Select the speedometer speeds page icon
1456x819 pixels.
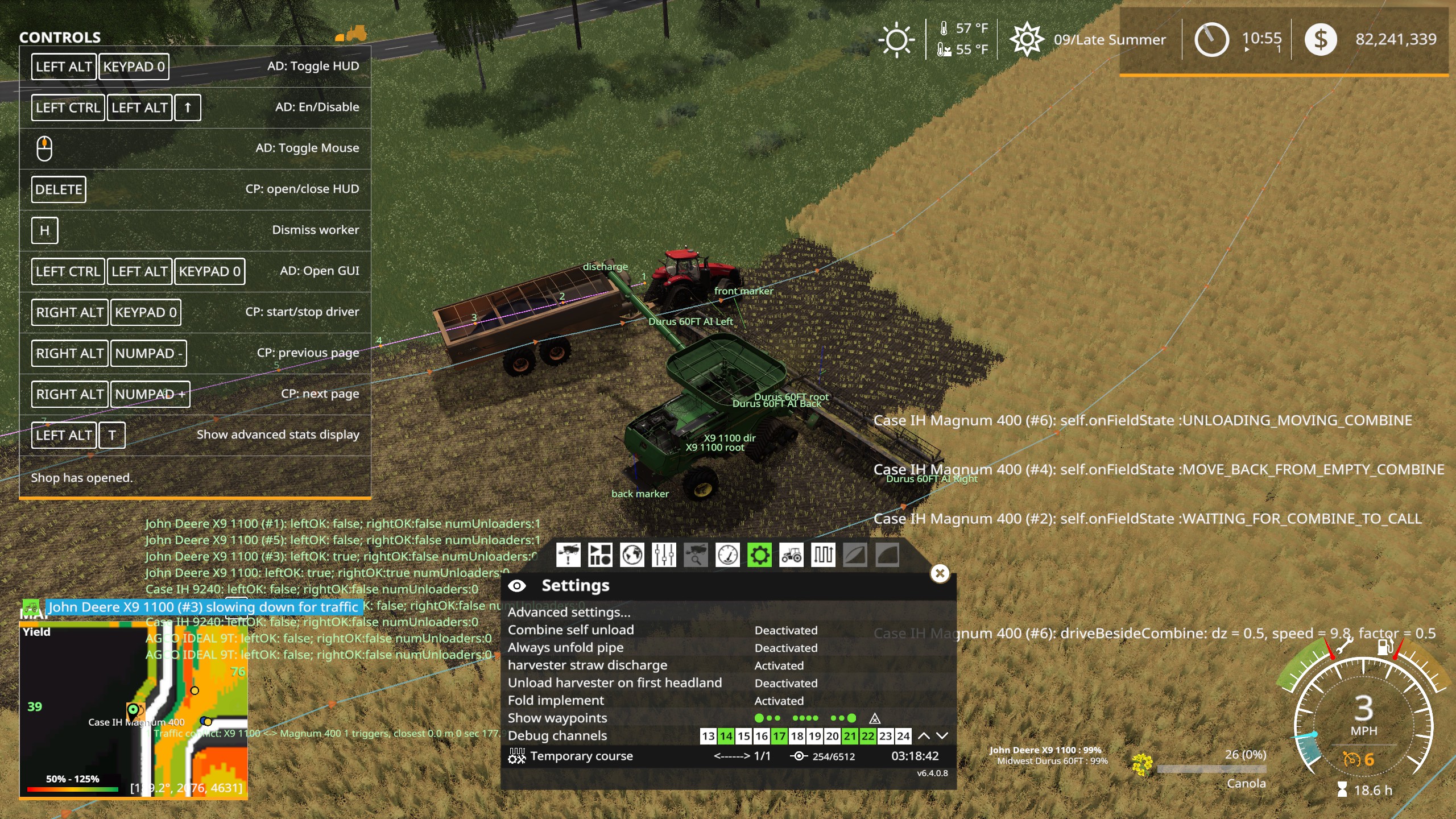[727, 555]
